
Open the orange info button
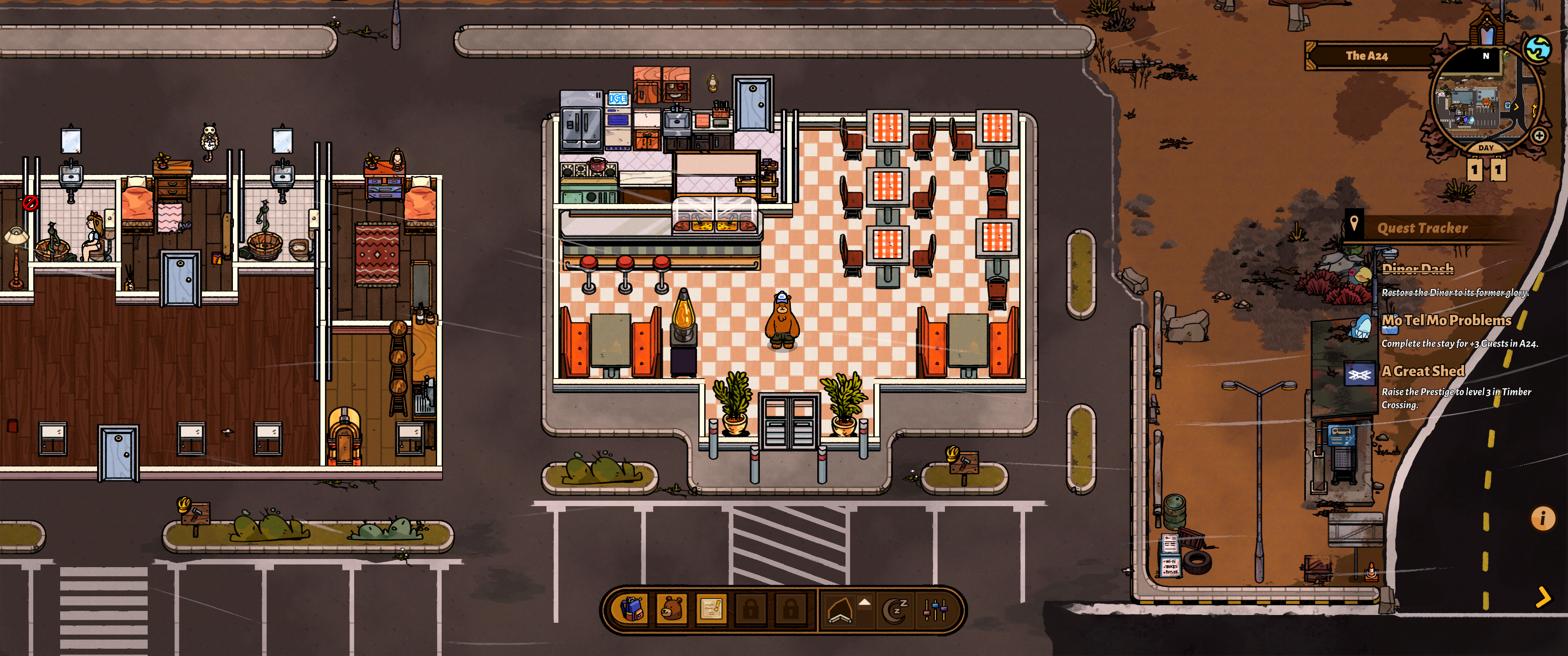[1542, 518]
